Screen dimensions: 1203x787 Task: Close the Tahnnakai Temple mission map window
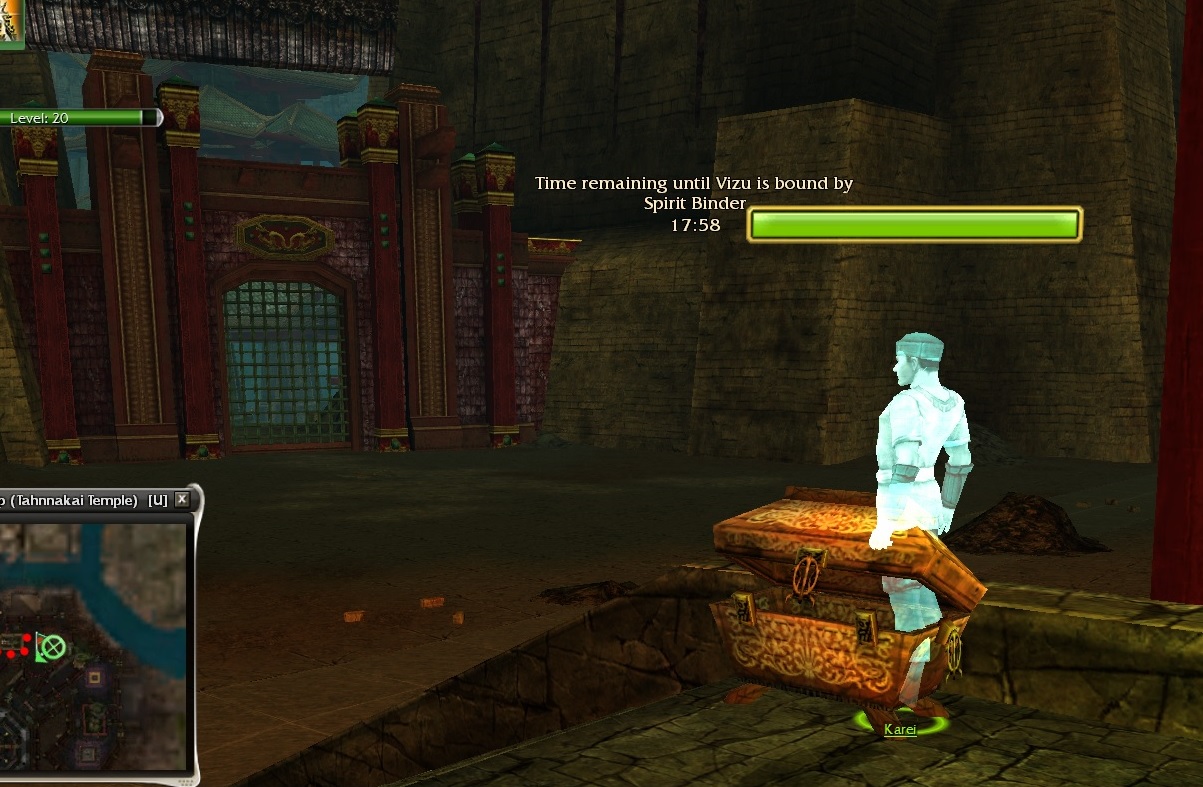[181, 499]
